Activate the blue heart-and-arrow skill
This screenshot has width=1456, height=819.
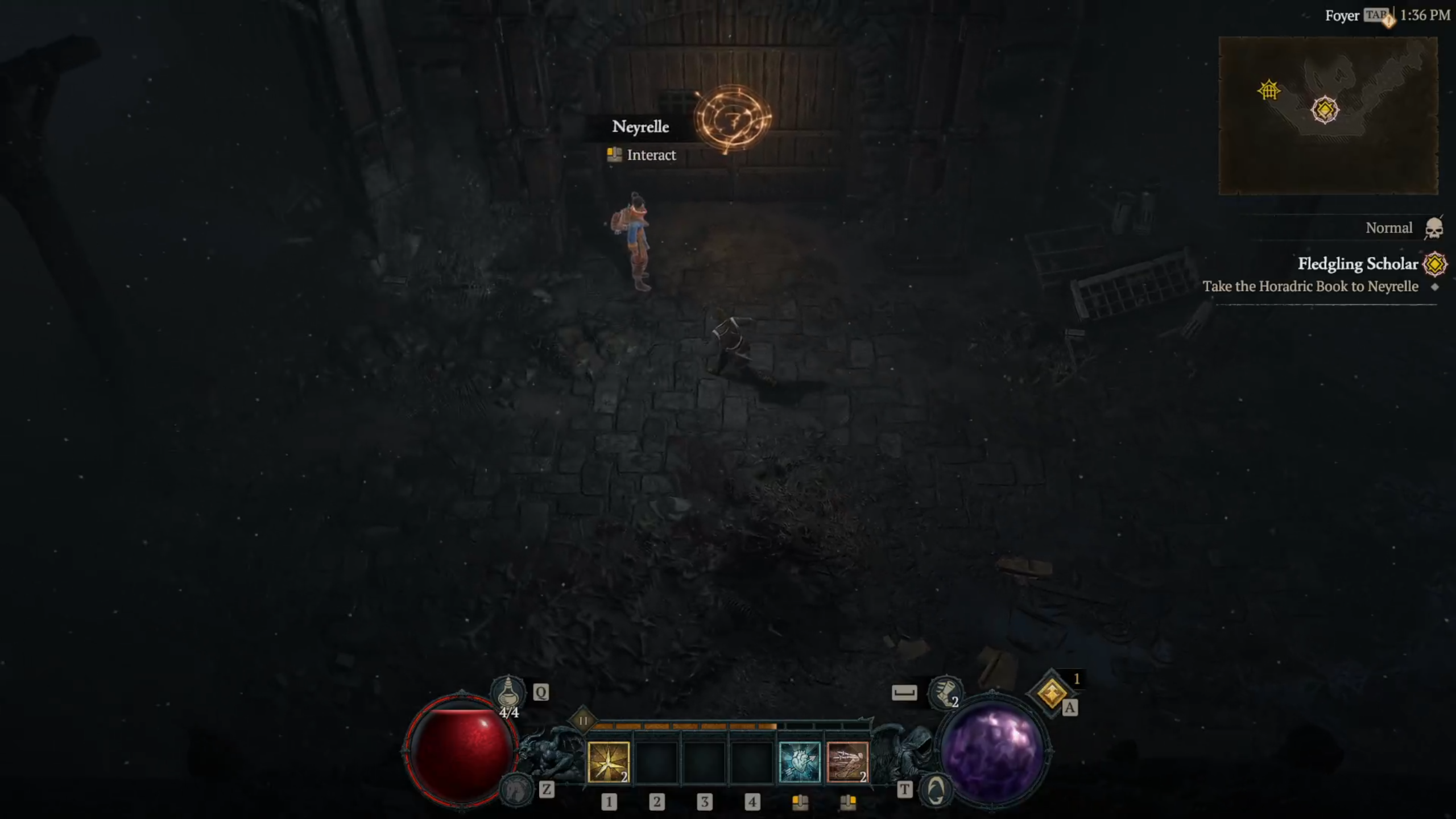click(x=799, y=762)
